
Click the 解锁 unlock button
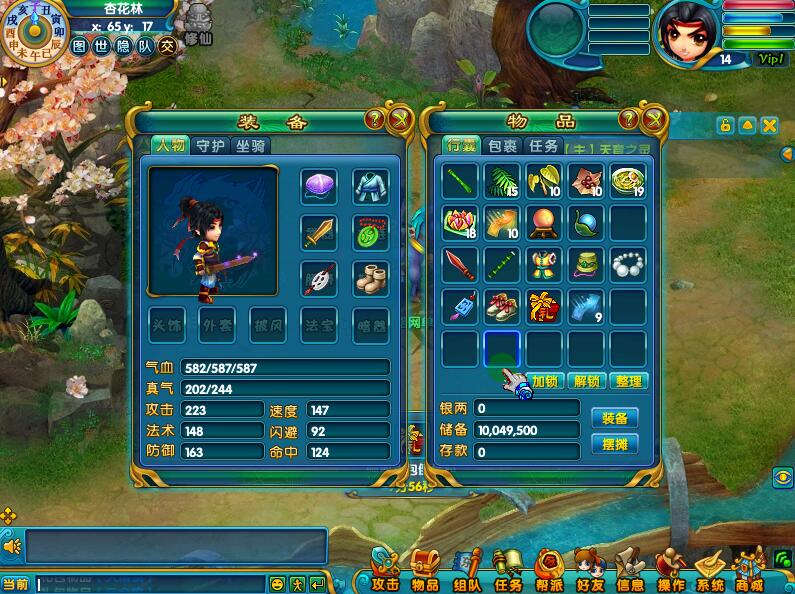(x=587, y=381)
